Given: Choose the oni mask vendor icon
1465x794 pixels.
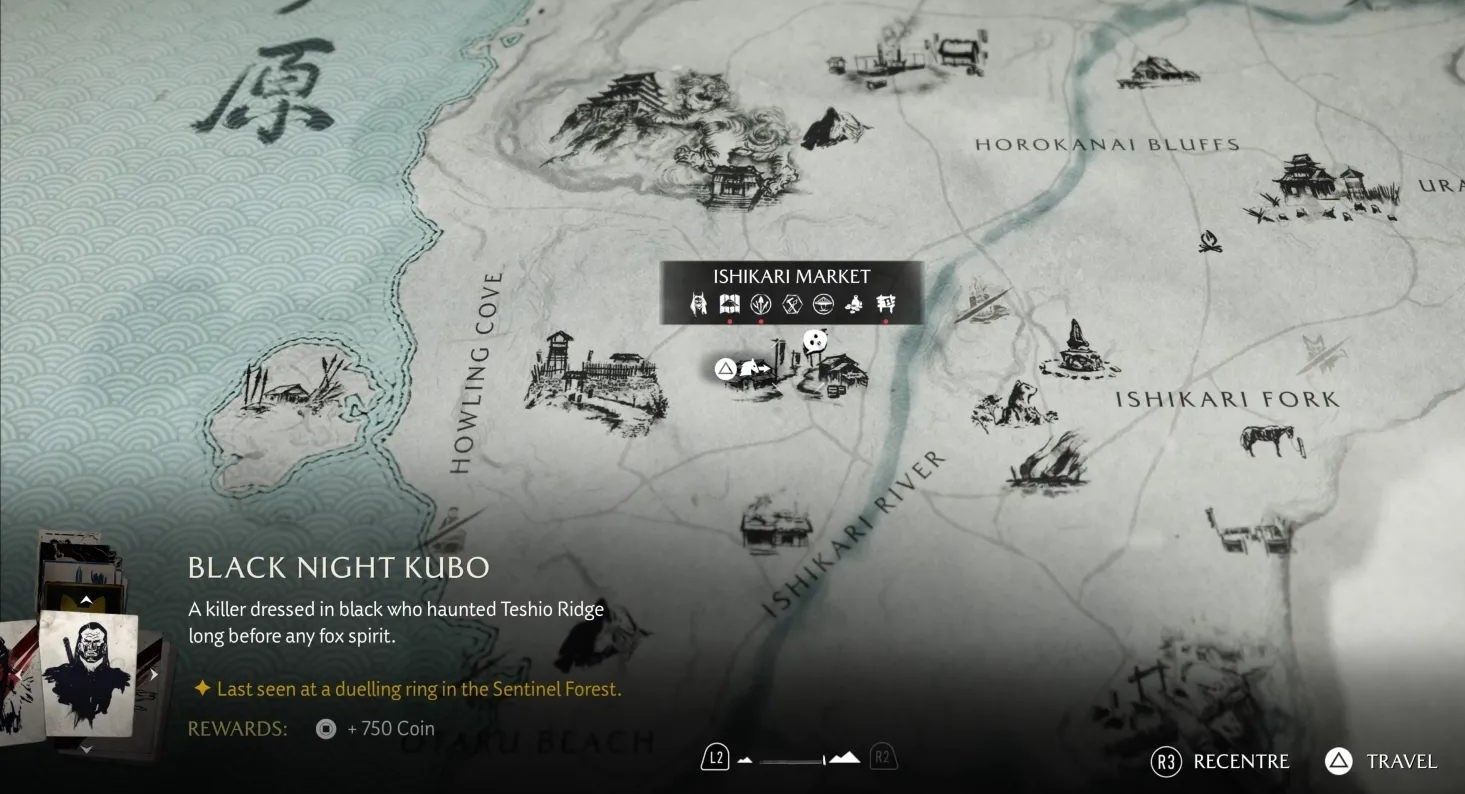Looking at the screenshot, I should [699, 304].
